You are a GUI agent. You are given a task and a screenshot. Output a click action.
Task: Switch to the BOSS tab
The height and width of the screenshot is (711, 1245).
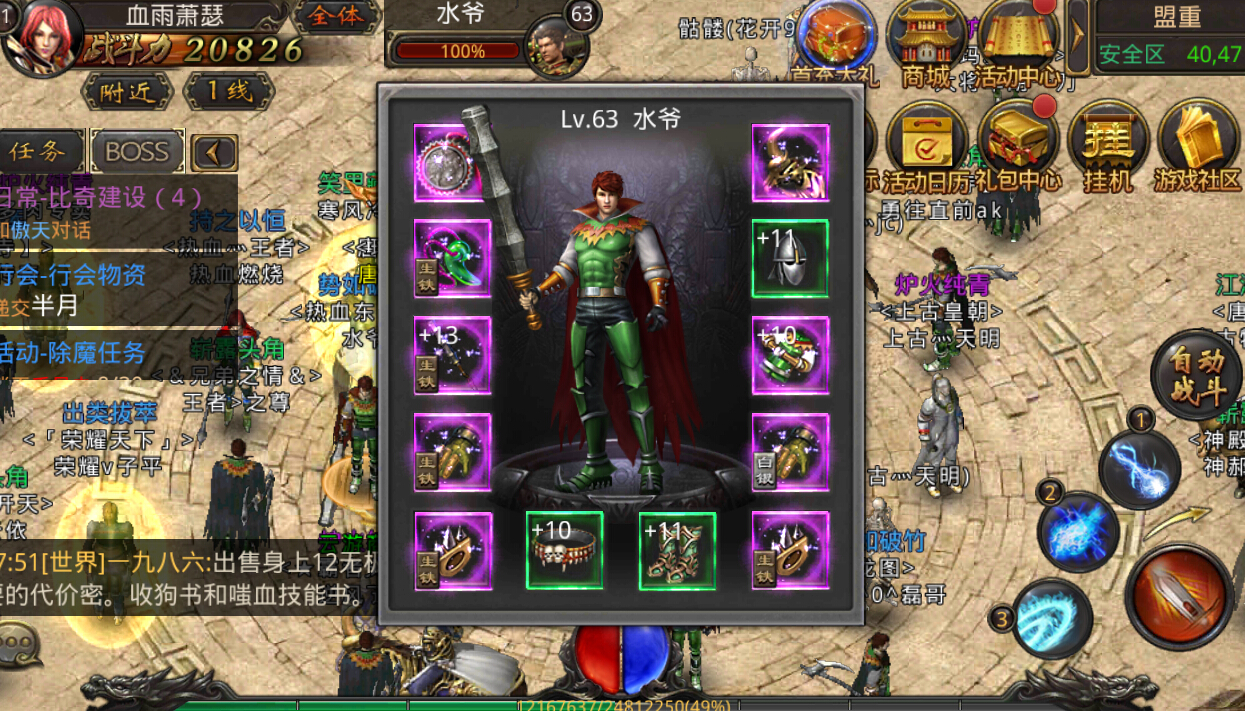coord(137,152)
